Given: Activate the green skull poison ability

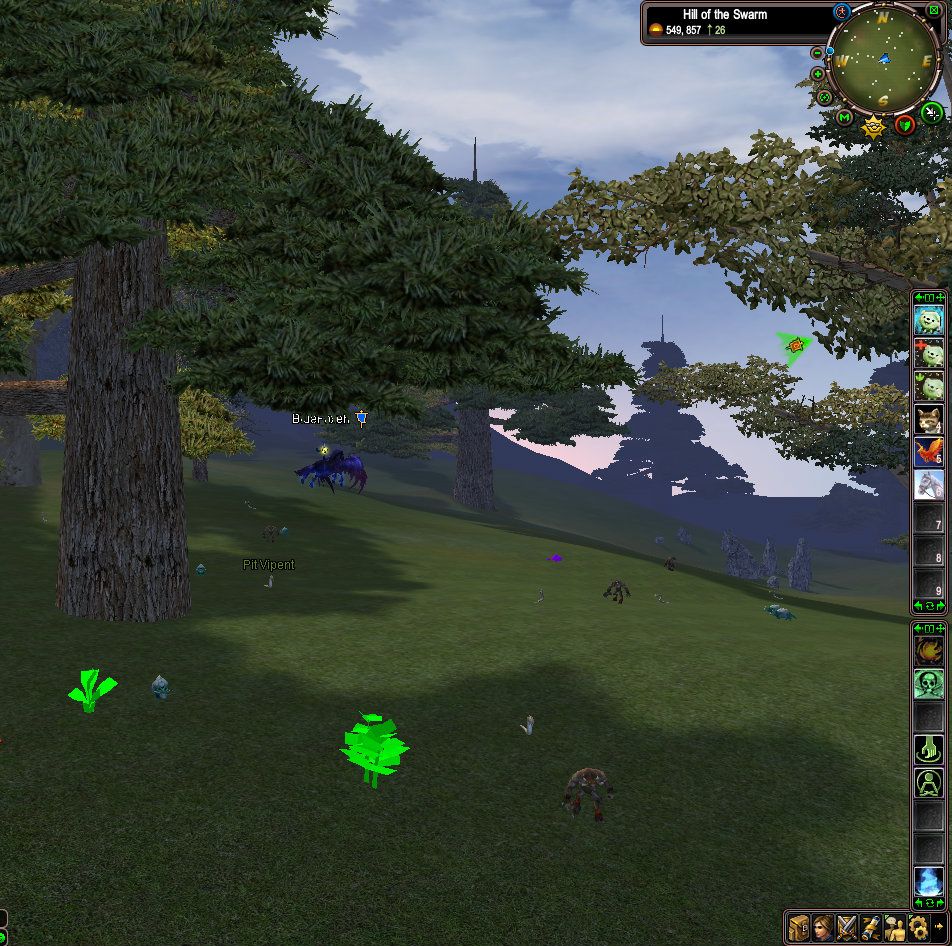Looking at the screenshot, I should tap(929, 684).
